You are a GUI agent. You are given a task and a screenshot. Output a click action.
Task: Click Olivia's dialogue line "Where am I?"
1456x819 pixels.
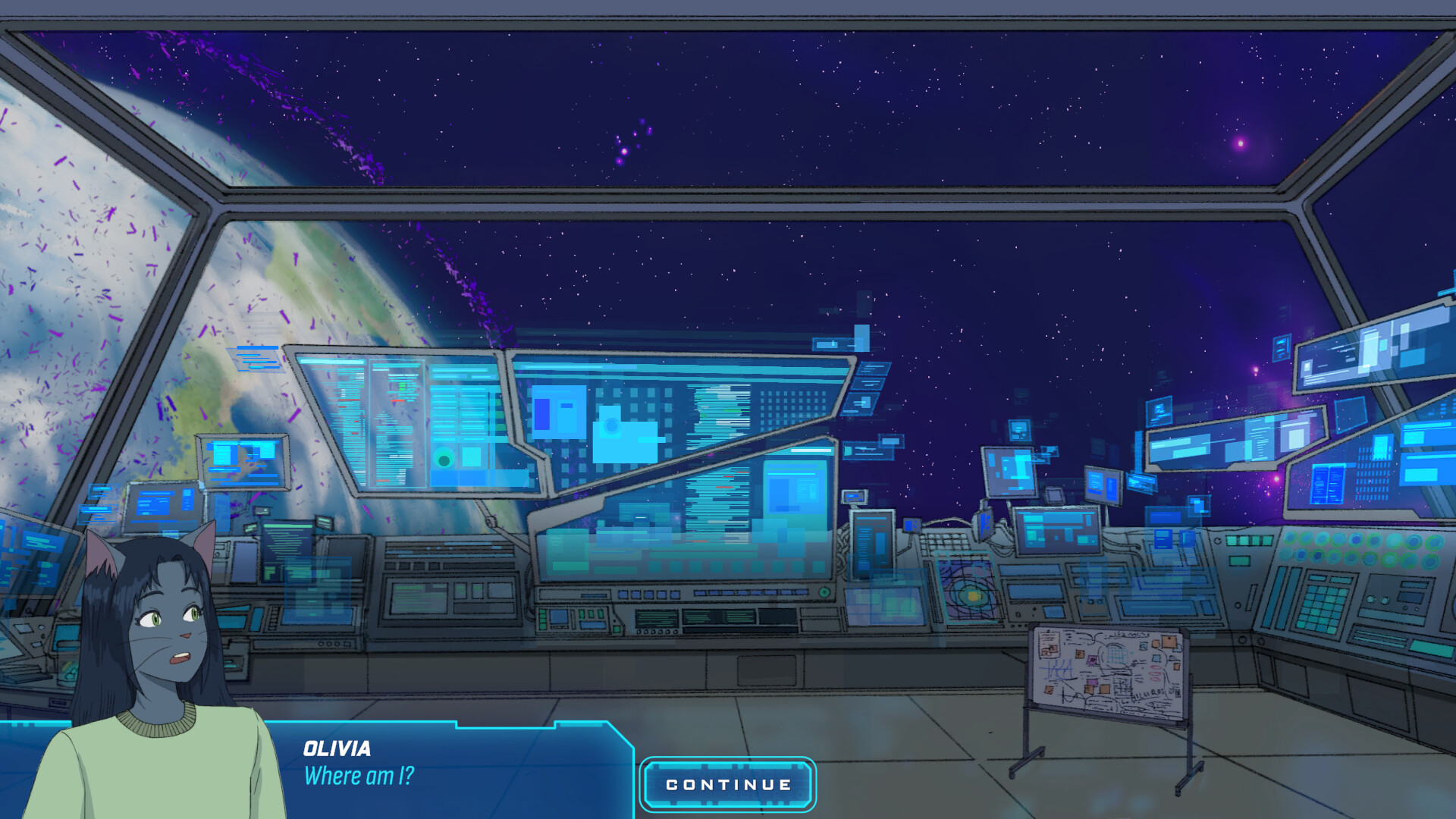pyautogui.click(x=358, y=775)
